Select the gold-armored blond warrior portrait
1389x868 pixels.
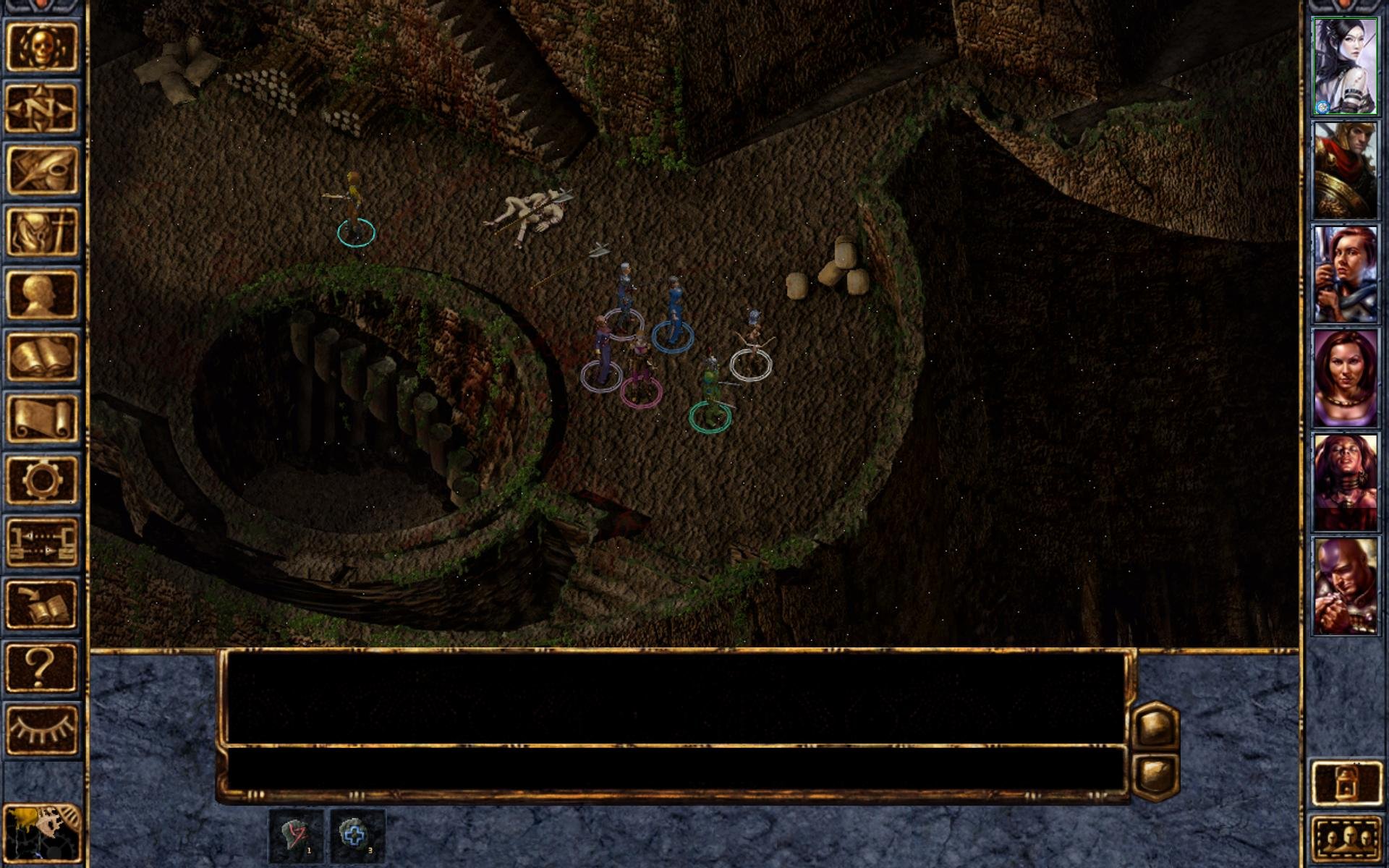1345,171
